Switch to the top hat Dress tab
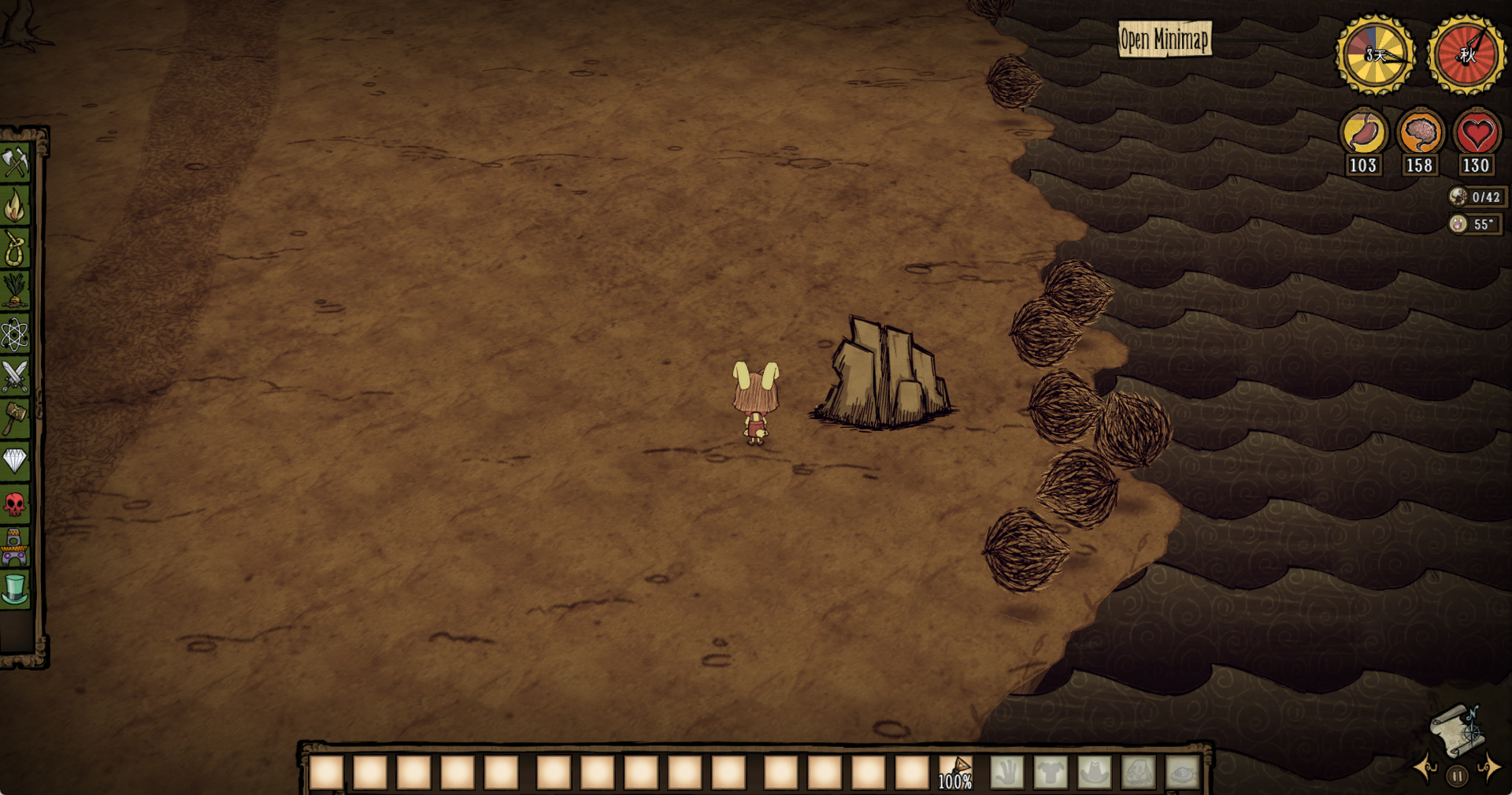This screenshot has height=795, width=1512. (15, 589)
